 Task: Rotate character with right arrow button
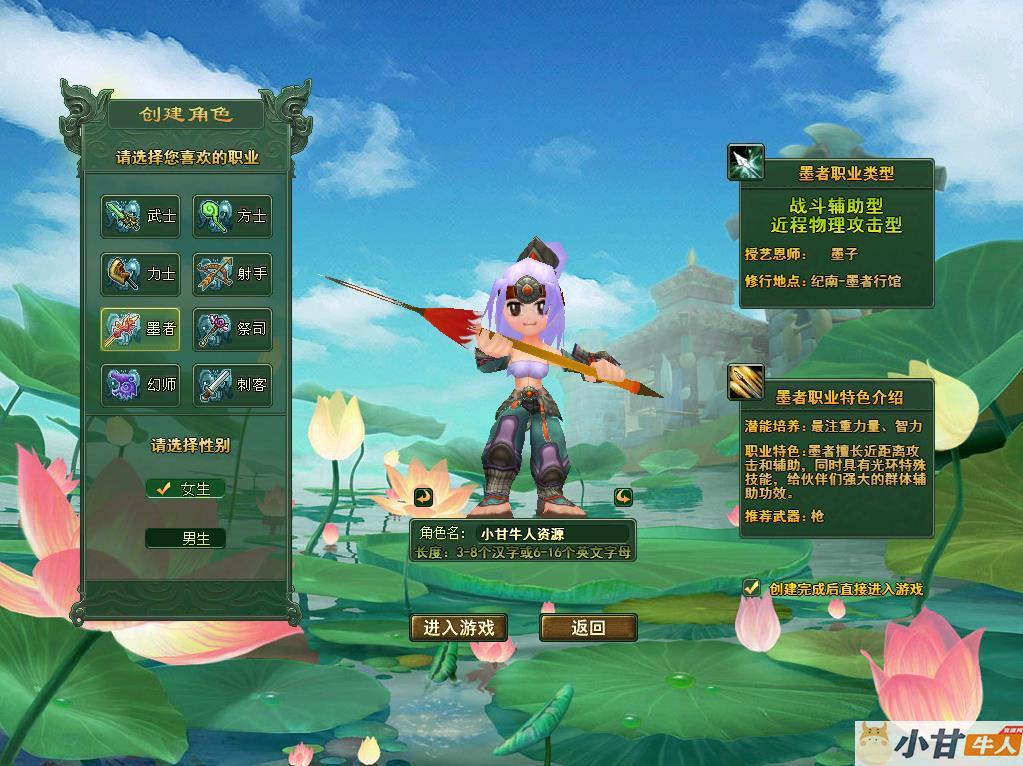pos(623,497)
